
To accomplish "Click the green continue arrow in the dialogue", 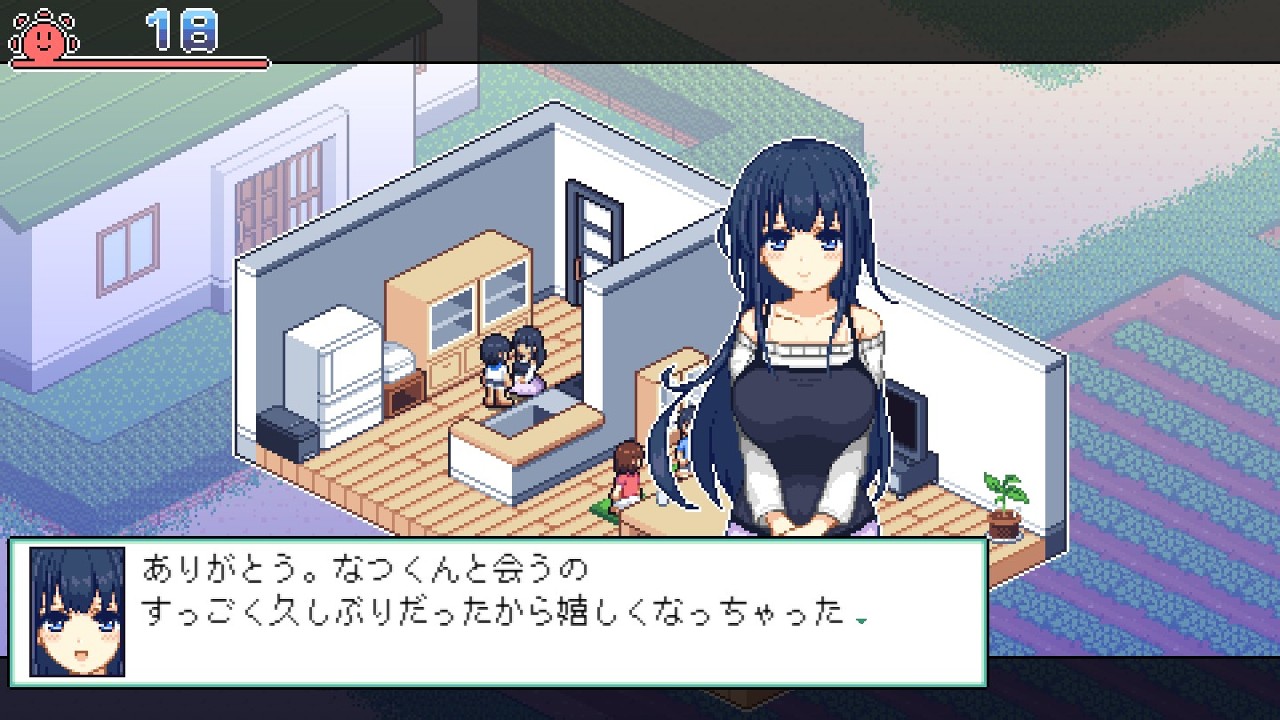I will [861, 620].
